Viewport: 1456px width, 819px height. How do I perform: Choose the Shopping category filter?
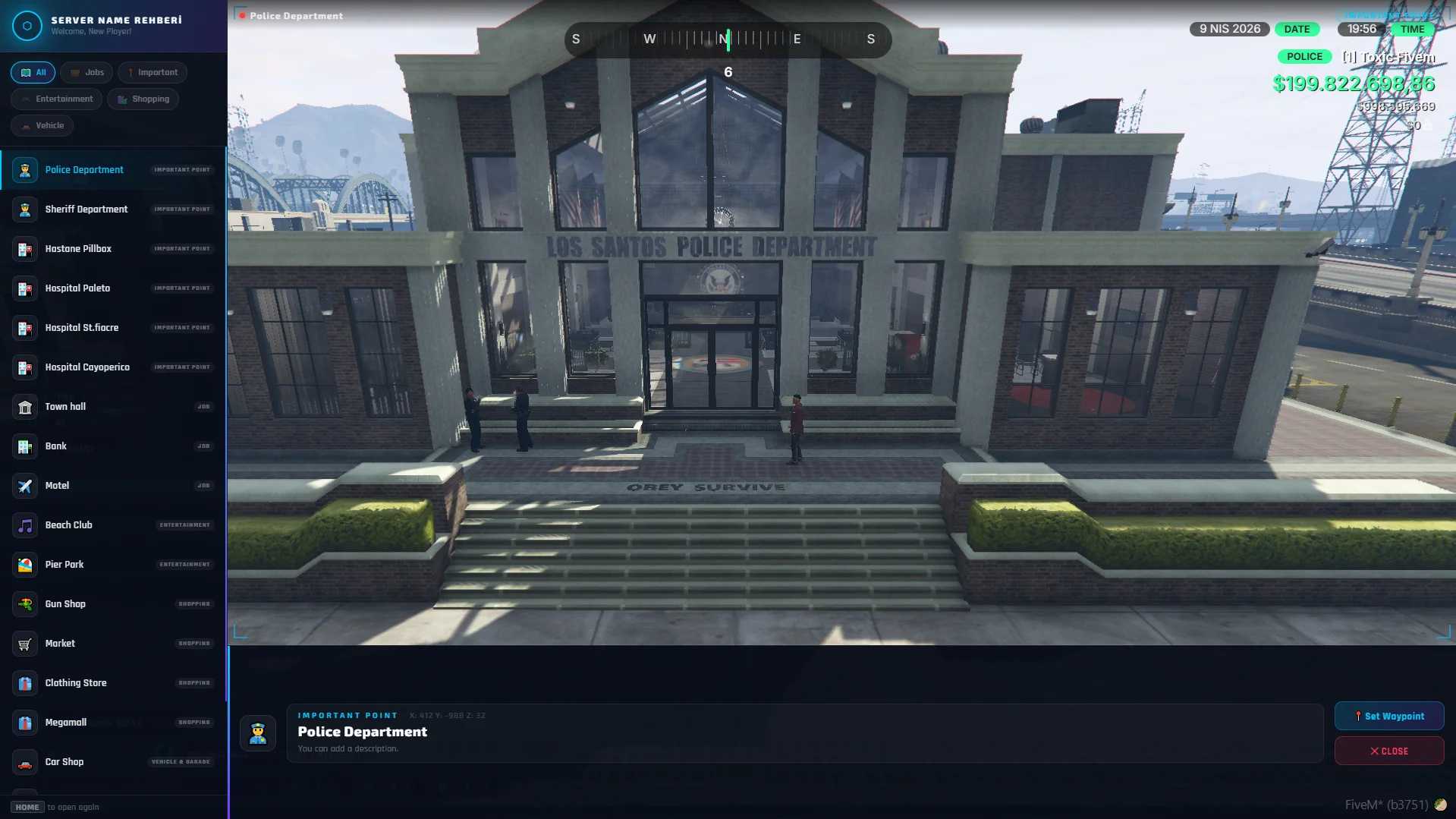[143, 99]
